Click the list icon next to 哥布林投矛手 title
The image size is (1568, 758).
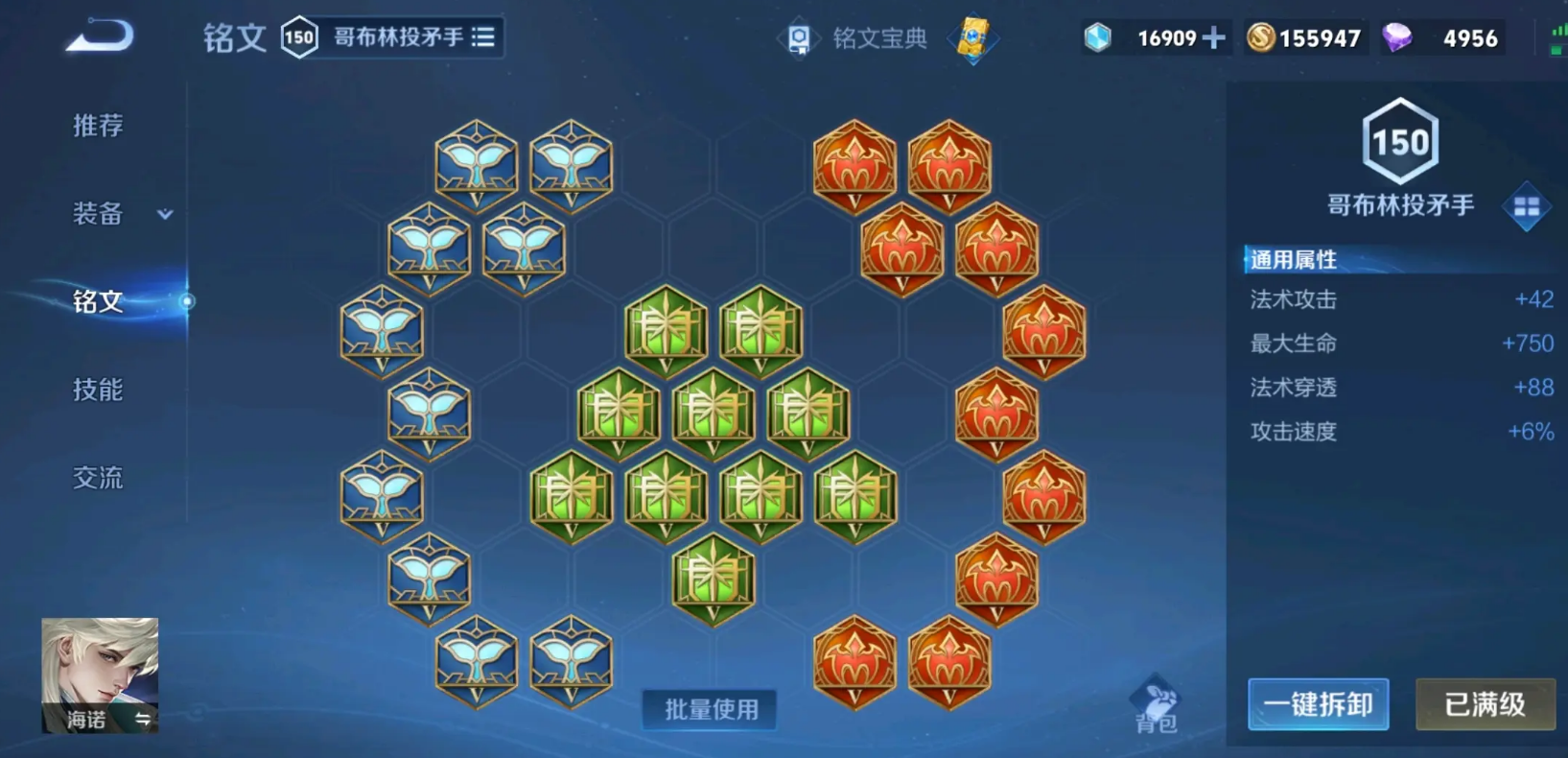pos(484,36)
